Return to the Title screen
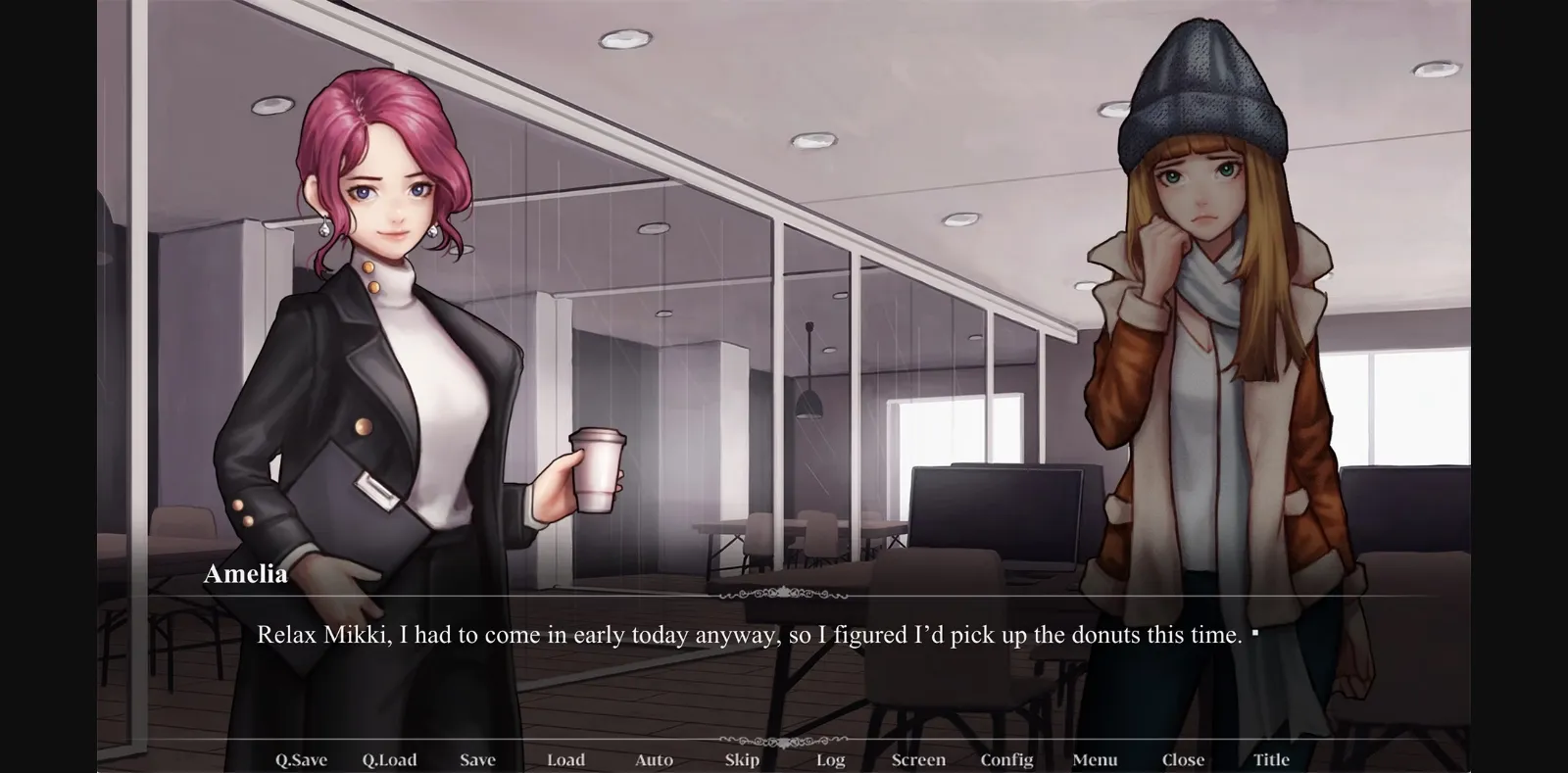This screenshot has width=1568, height=773. [1271, 759]
